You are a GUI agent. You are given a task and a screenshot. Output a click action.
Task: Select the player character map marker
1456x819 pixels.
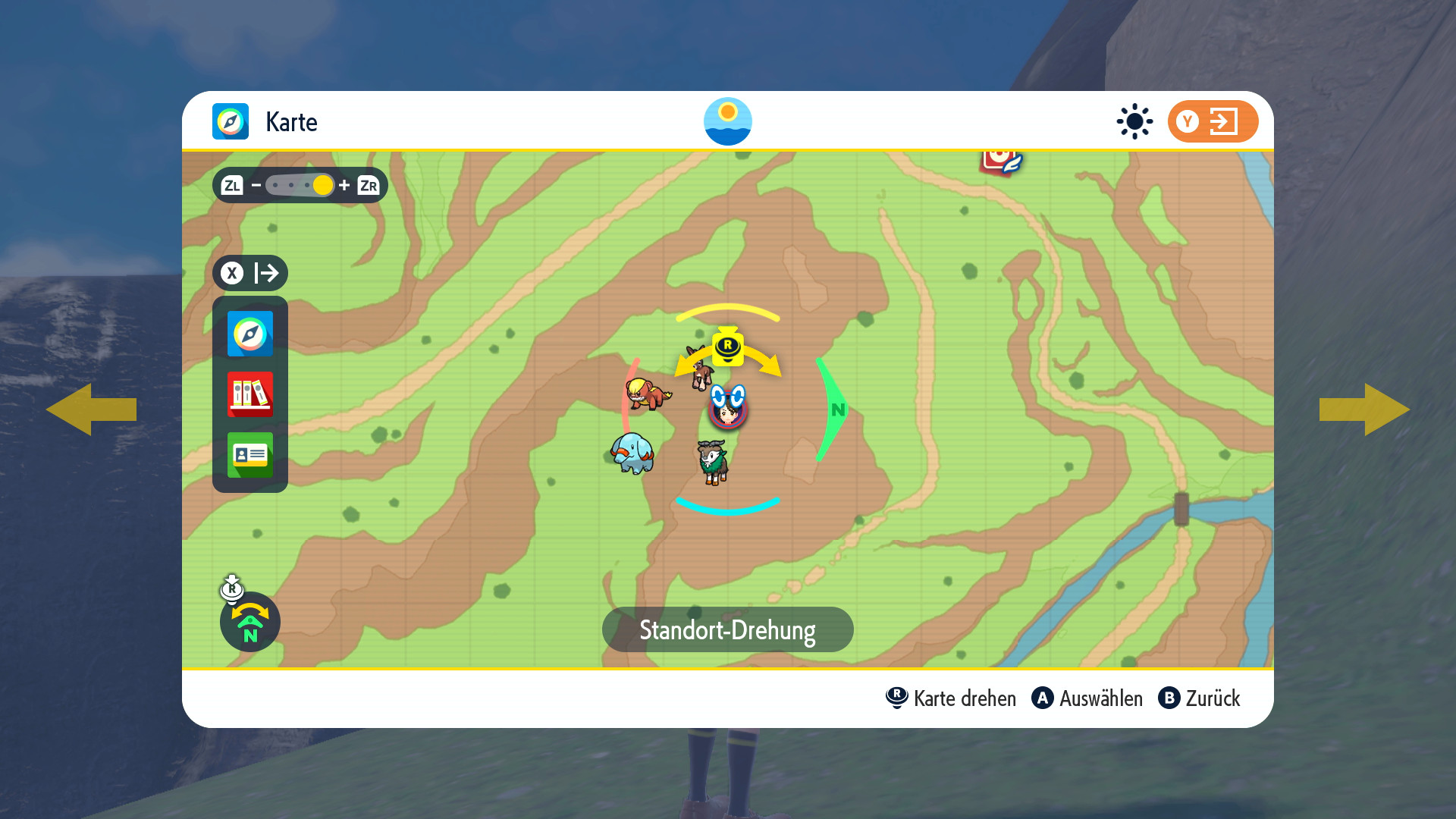coord(728,408)
